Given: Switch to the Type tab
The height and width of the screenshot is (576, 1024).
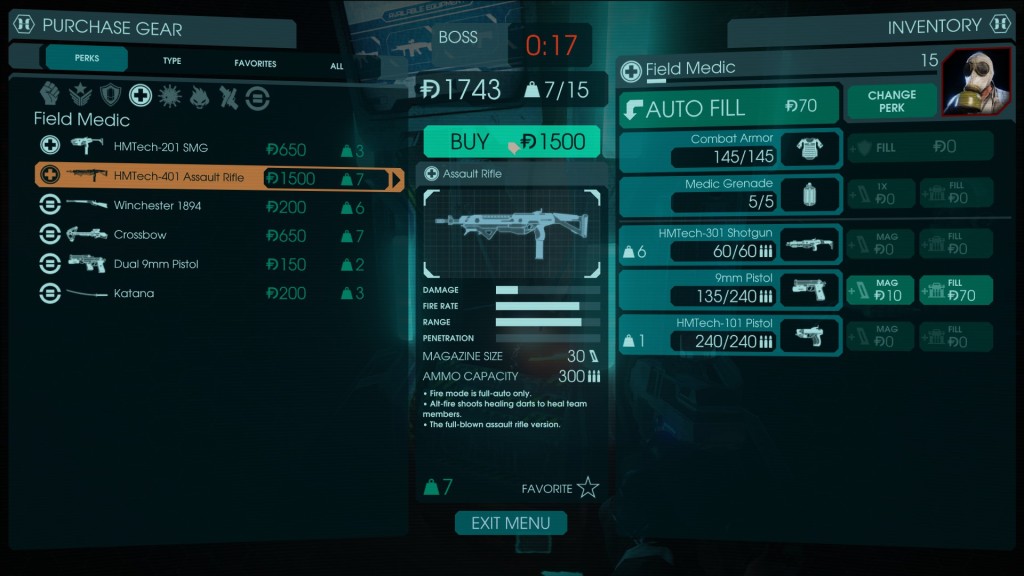Looking at the screenshot, I should tap(172, 61).
